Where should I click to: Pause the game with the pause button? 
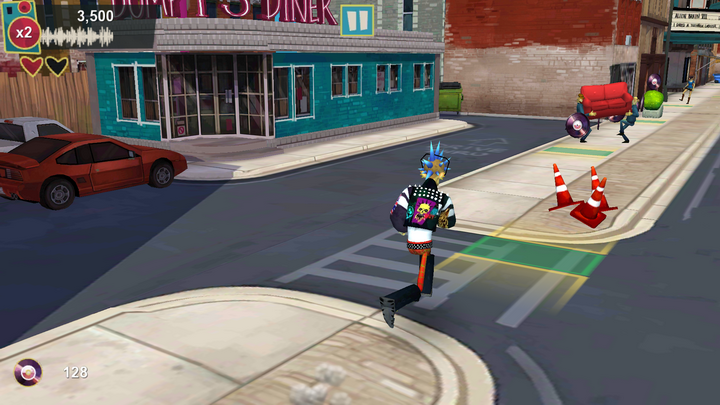[357, 20]
